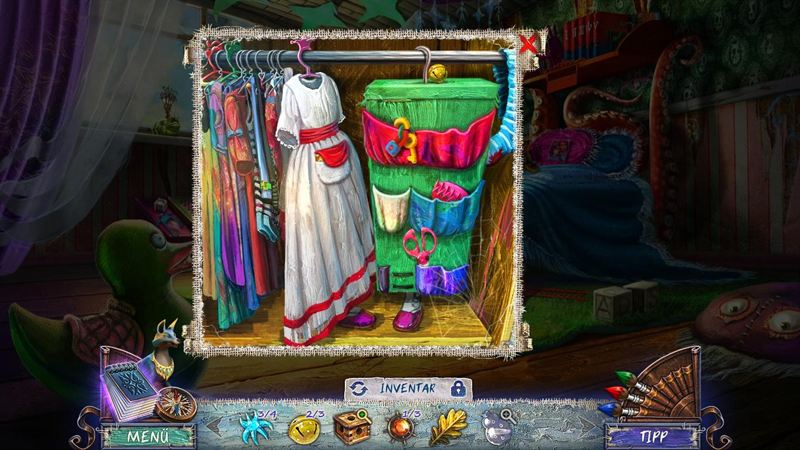Screen dimensions: 800x450
Task: Select the orange gem medallion item
Action: click(x=401, y=428)
